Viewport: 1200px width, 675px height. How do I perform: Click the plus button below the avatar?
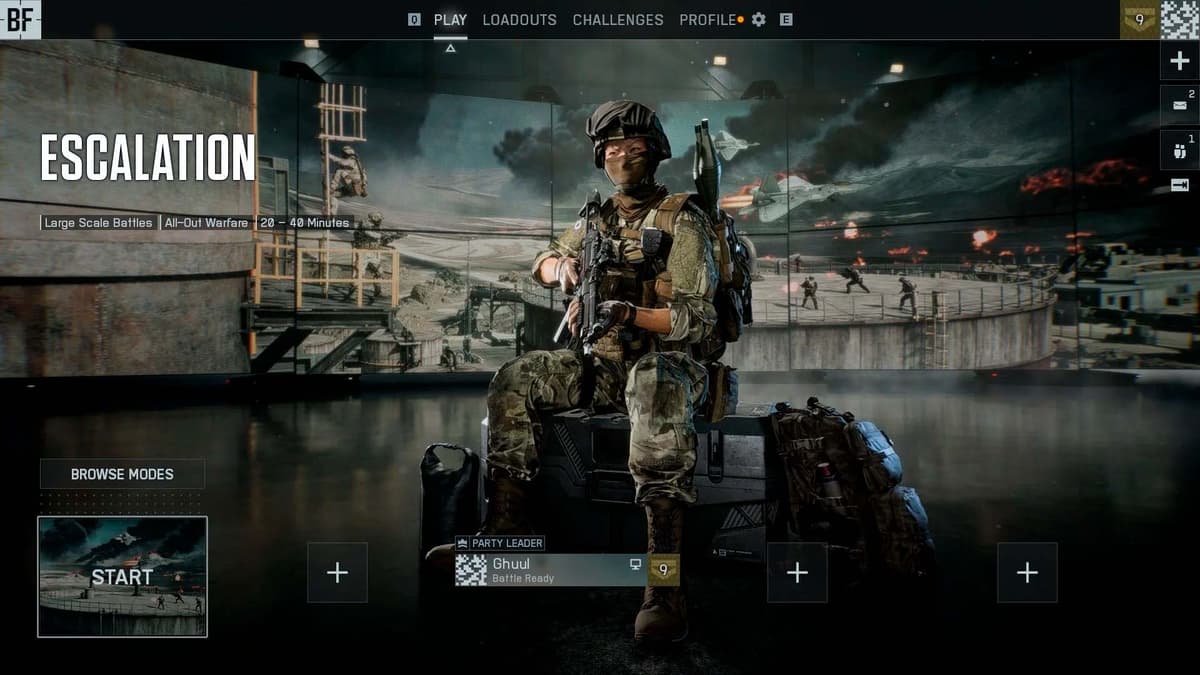click(1179, 62)
